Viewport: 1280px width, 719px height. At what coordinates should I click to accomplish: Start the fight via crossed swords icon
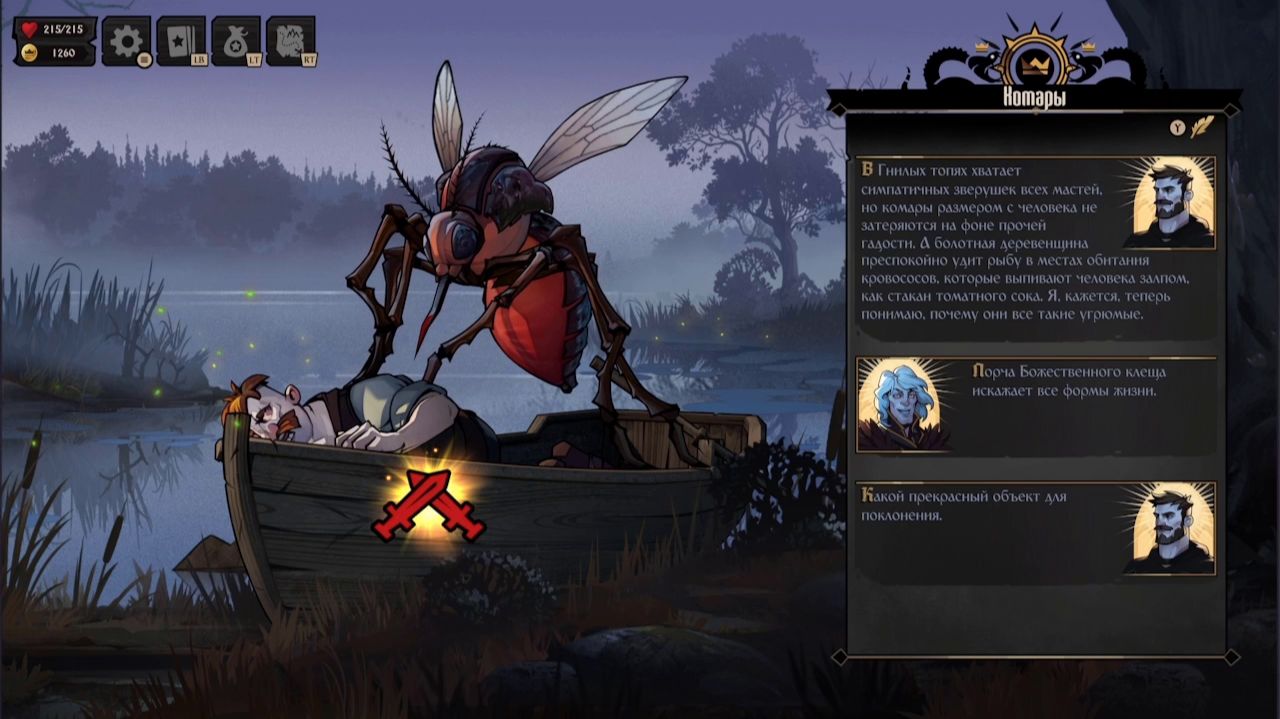click(x=428, y=504)
